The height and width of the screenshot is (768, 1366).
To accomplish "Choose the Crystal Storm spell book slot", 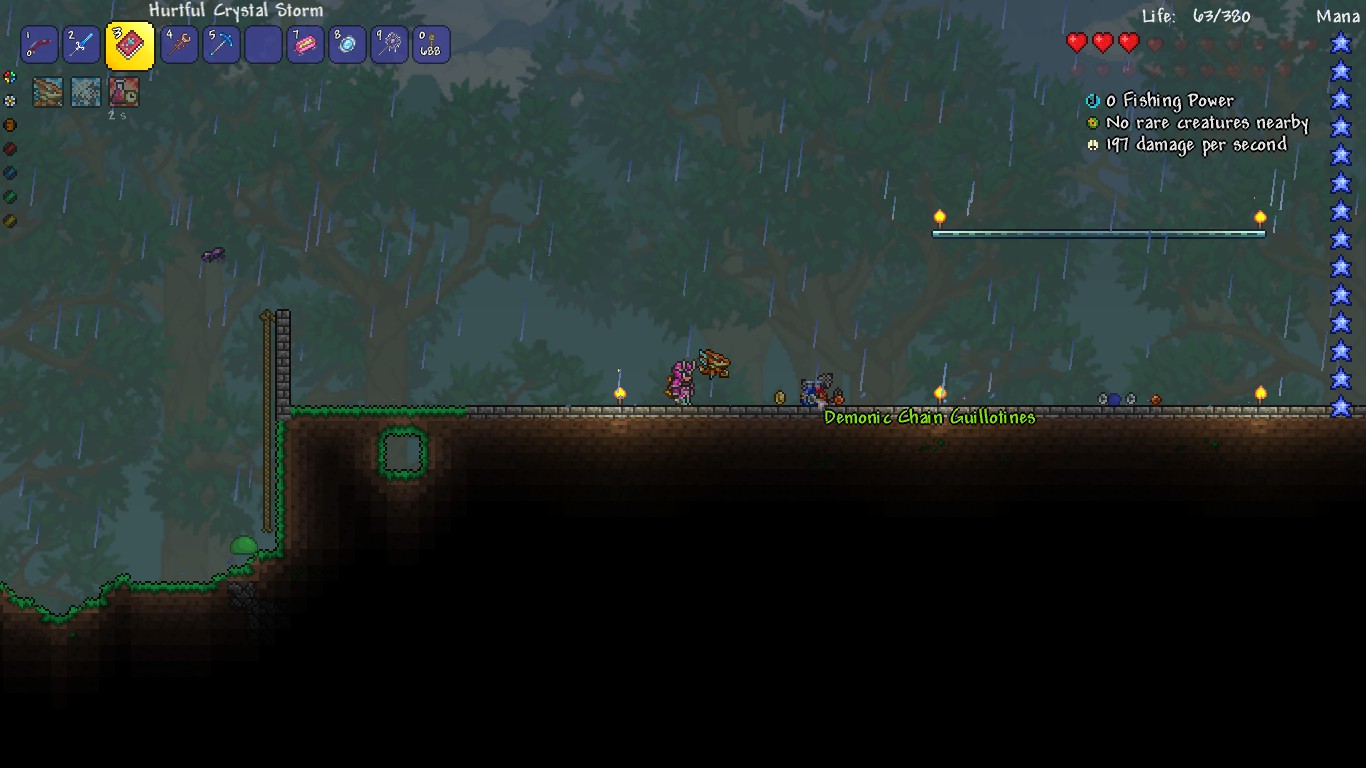I will click(130, 45).
